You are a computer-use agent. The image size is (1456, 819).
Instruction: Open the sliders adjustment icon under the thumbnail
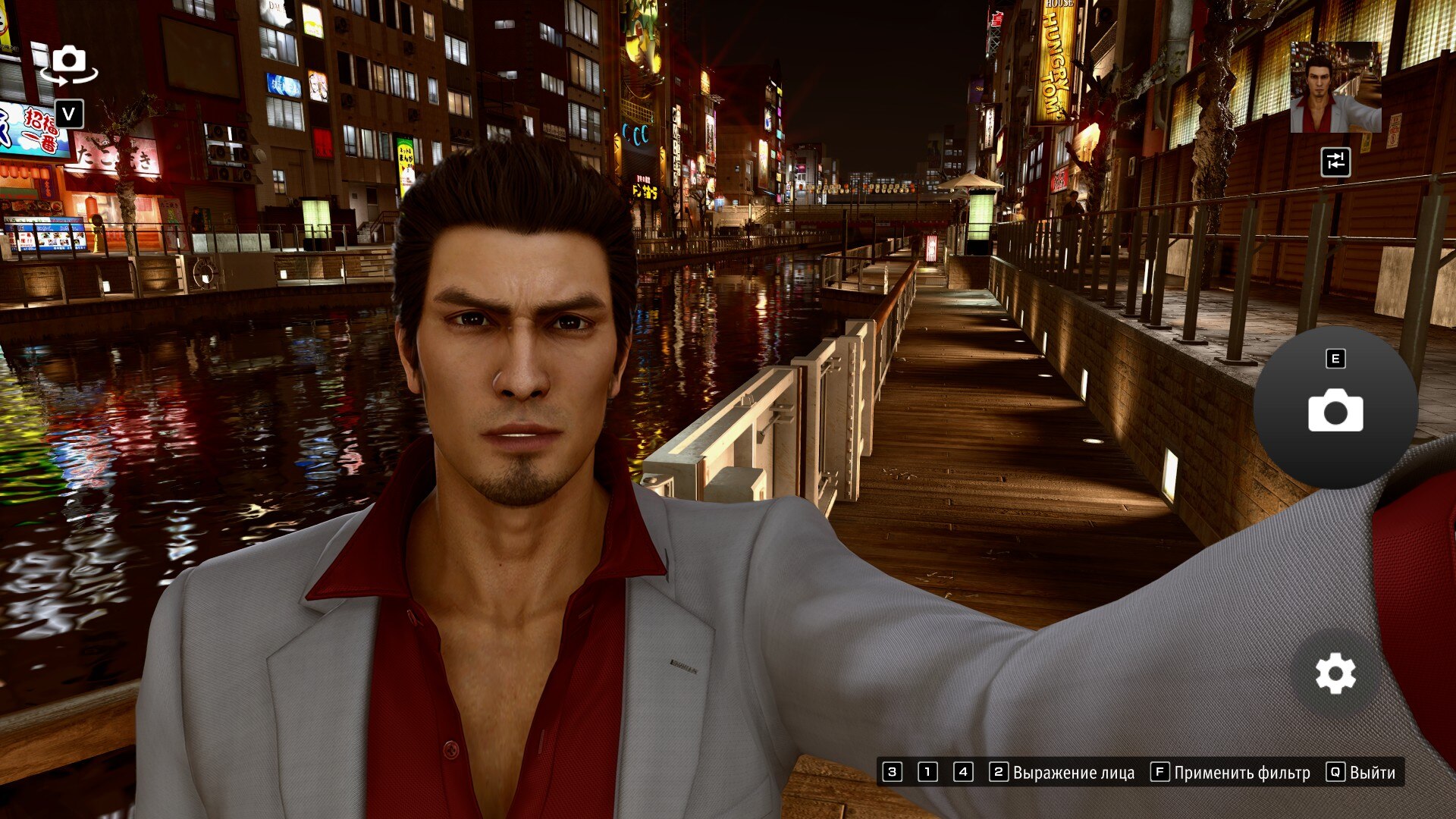[x=1335, y=162]
